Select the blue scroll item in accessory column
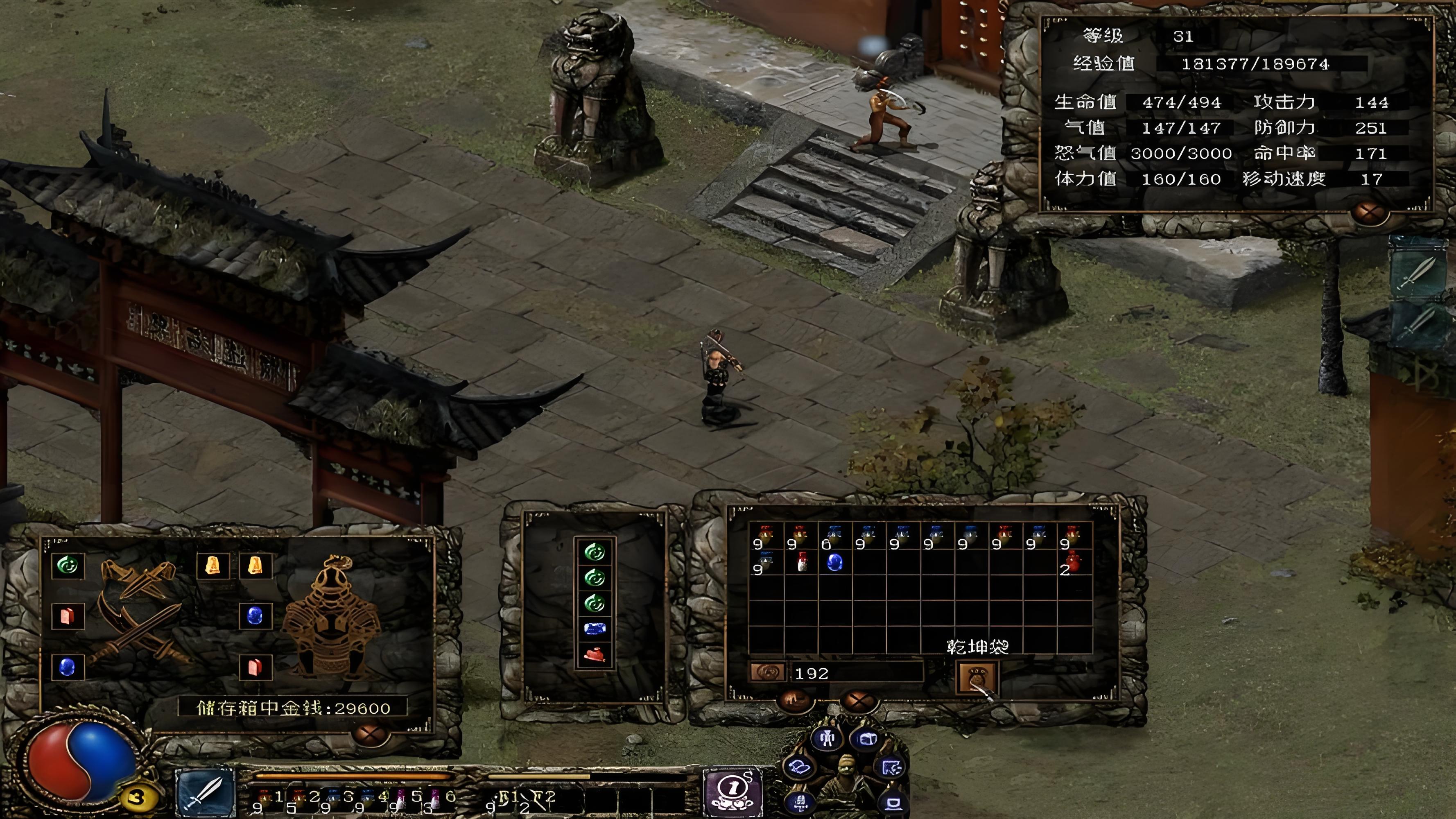Image resolution: width=1456 pixels, height=819 pixels. tap(594, 629)
